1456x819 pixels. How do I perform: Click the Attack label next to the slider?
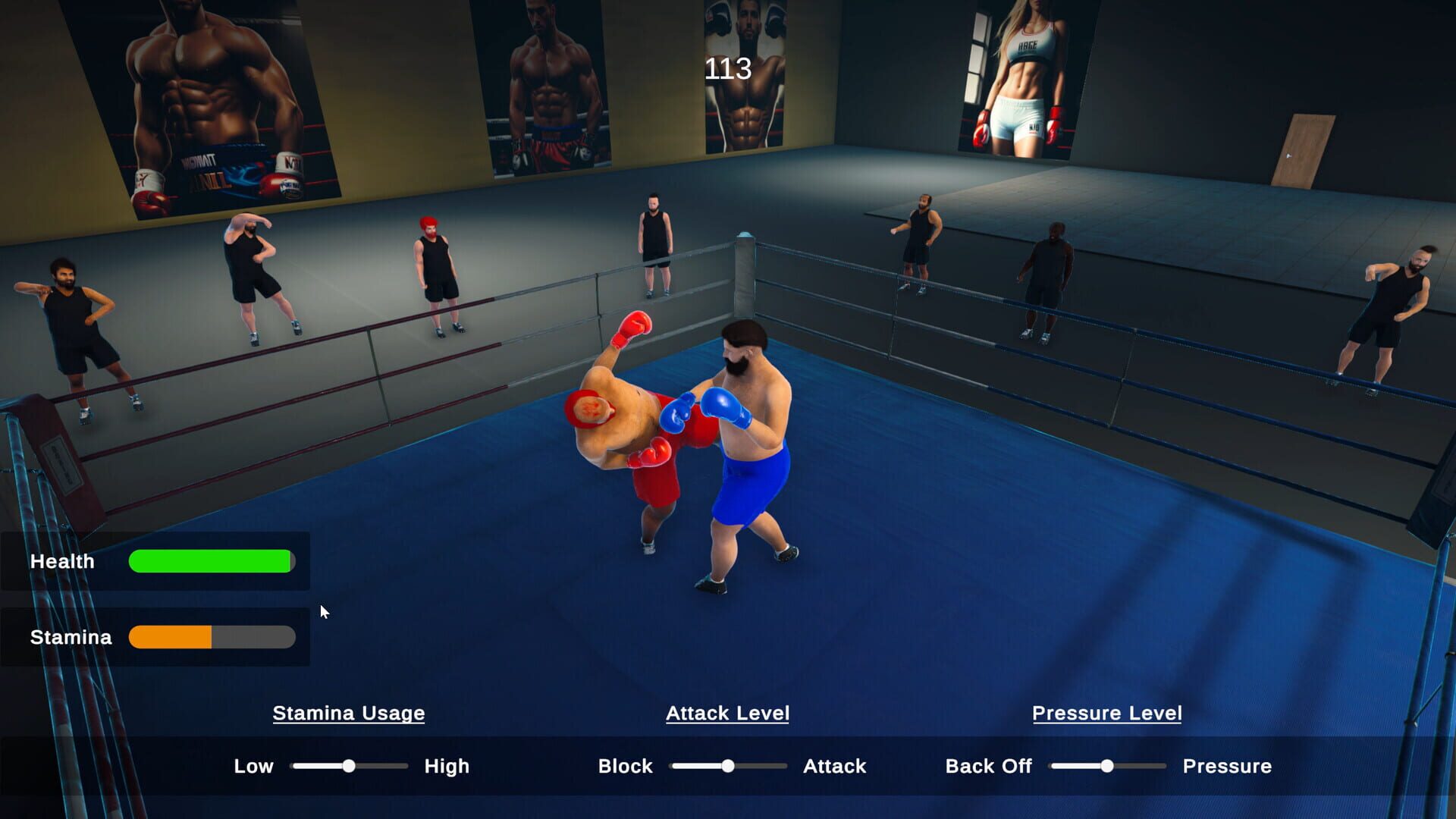point(833,766)
